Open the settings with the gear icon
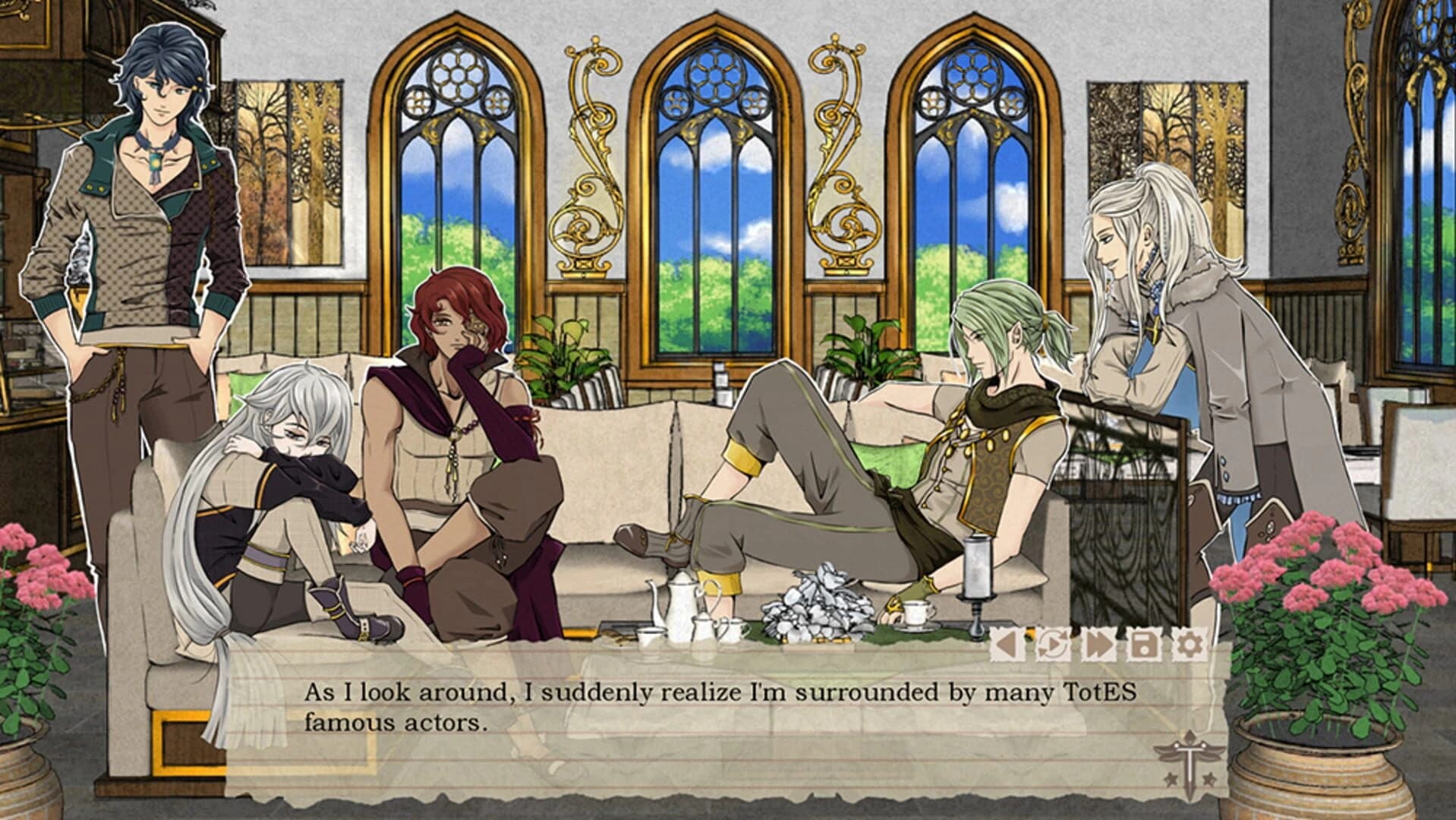Viewport: 1456px width, 820px height. [x=1190, y=644]
